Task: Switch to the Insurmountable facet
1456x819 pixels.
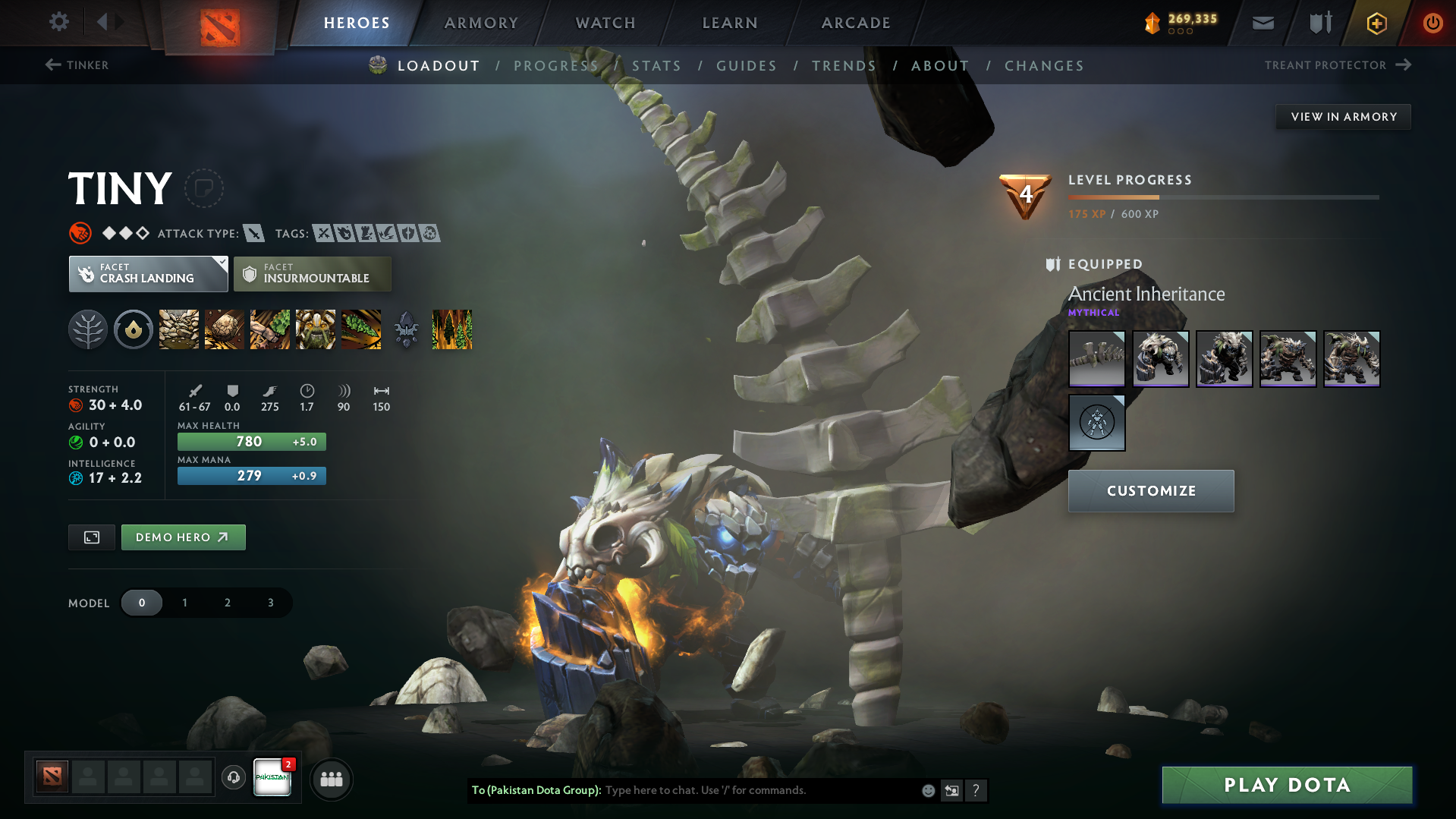Action: click(312, 273)
